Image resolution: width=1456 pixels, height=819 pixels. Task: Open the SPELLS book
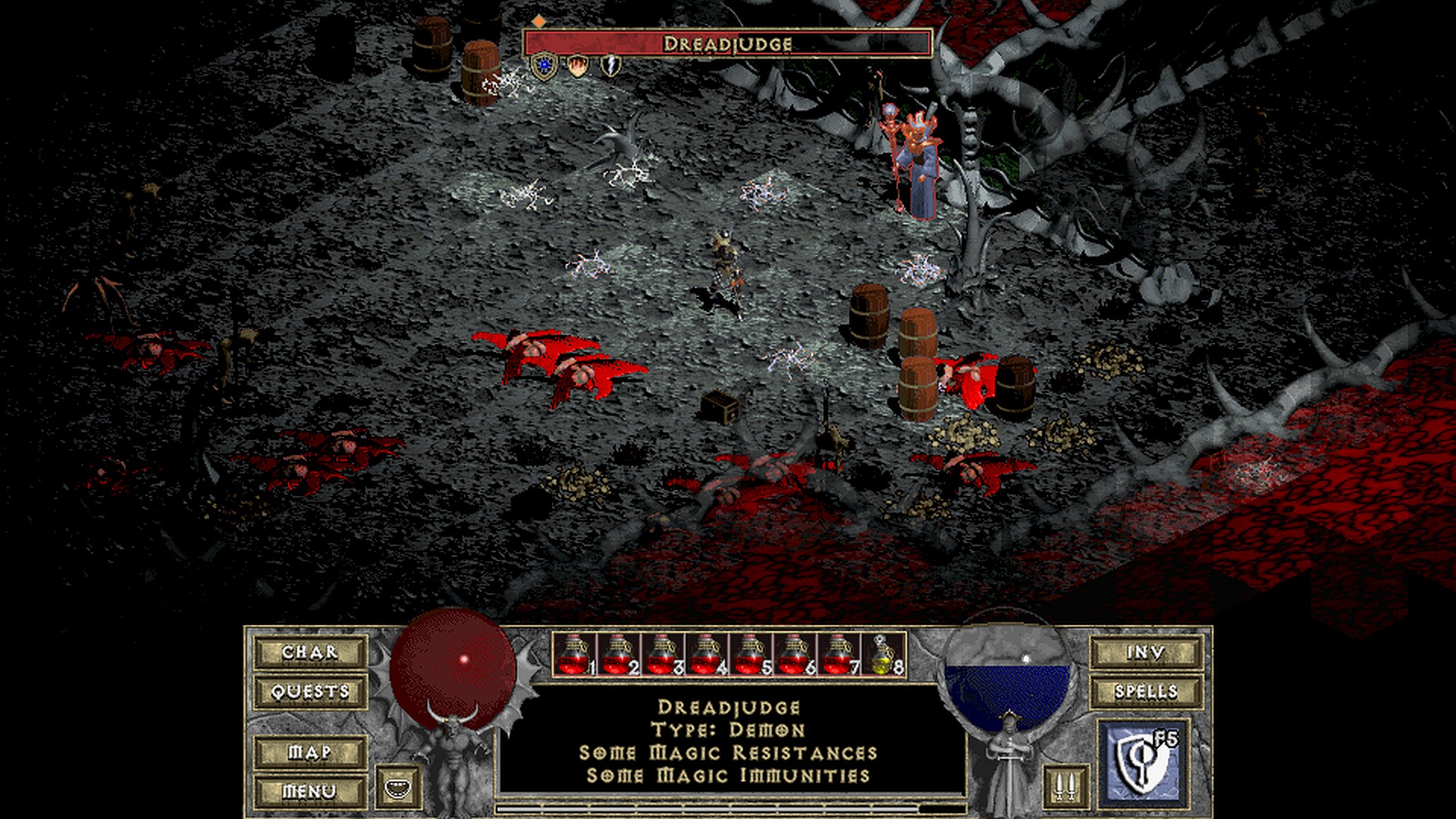1146,692
